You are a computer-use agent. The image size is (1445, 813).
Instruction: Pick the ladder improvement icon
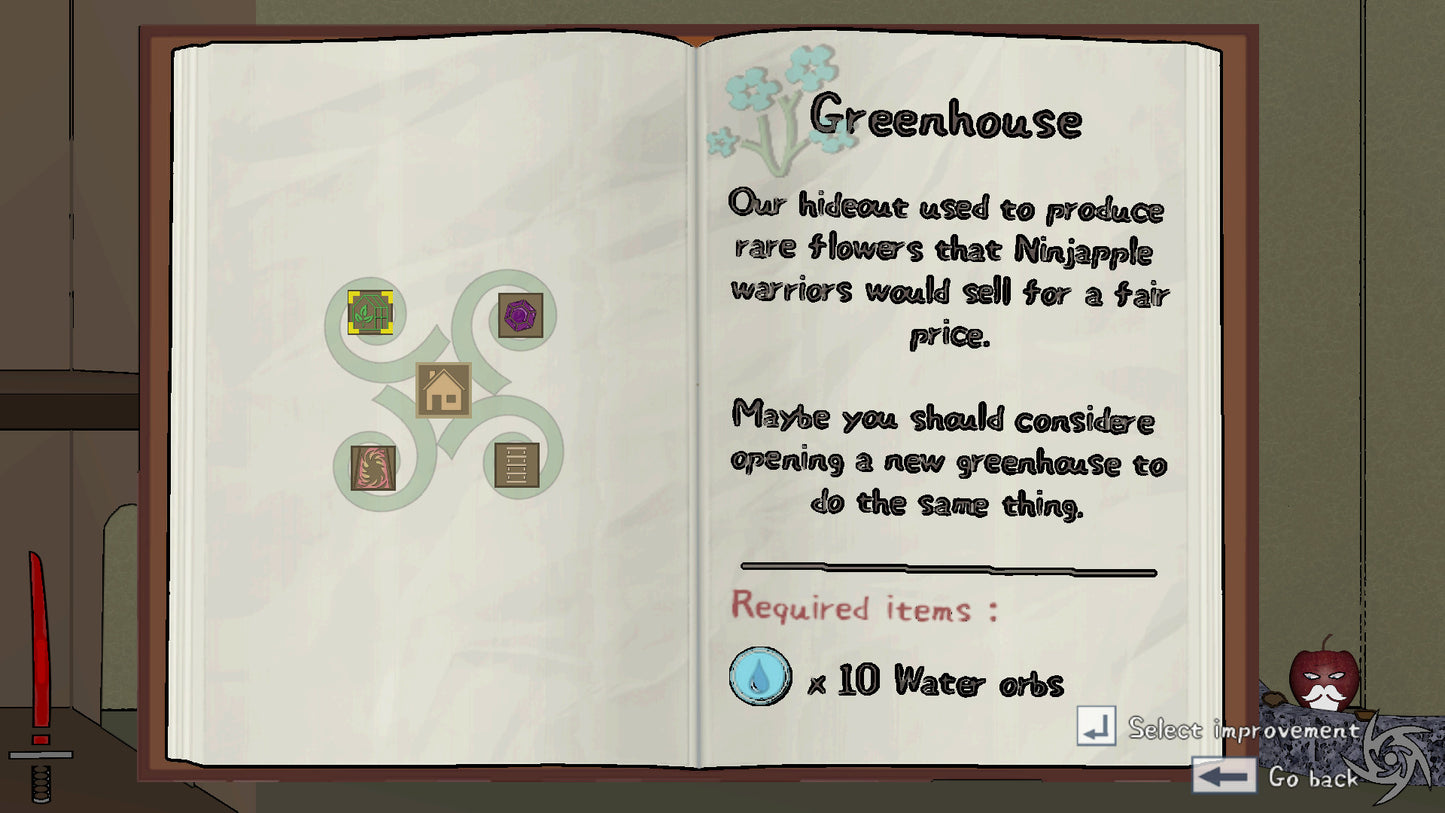coord(517,465)
